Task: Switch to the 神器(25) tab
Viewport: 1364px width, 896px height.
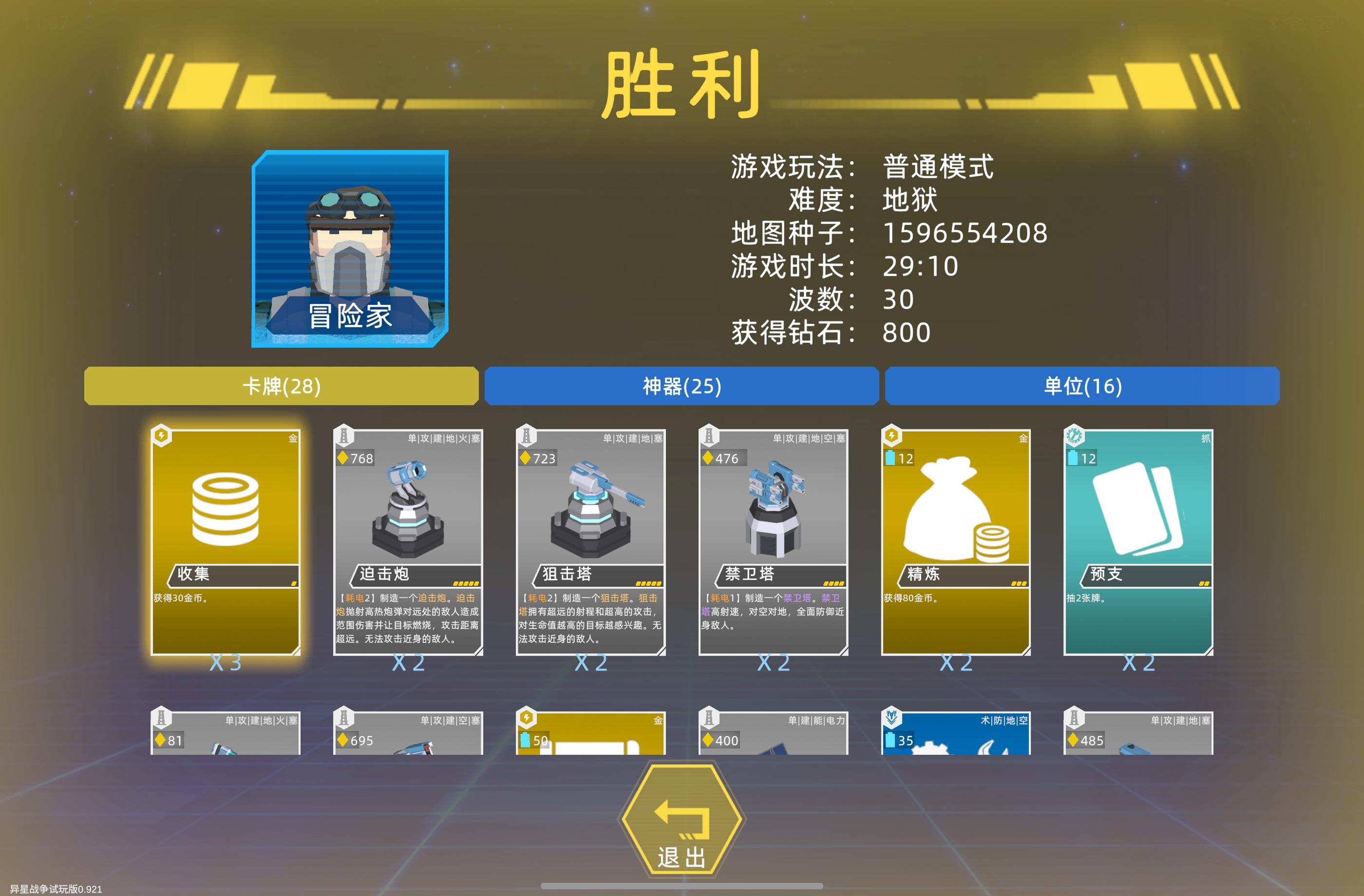Action: (681, 386)
